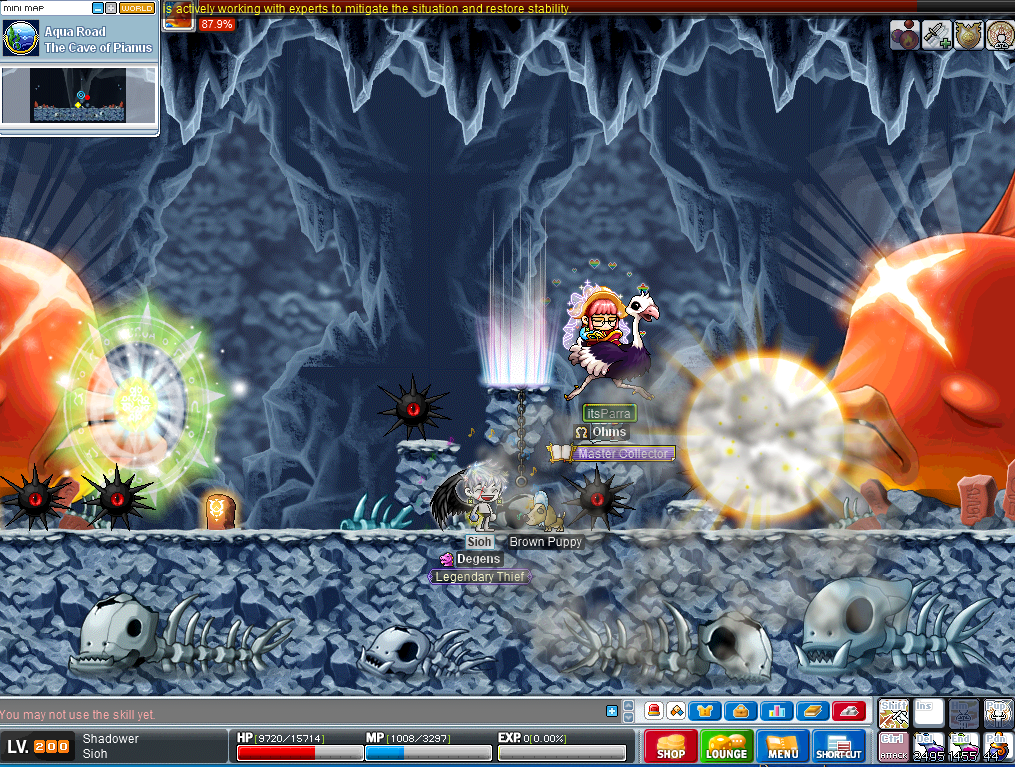Use the End quick slot potion
Image resolution: width=1015 pixels, height=767 pixels.
(x=963, y=745)
